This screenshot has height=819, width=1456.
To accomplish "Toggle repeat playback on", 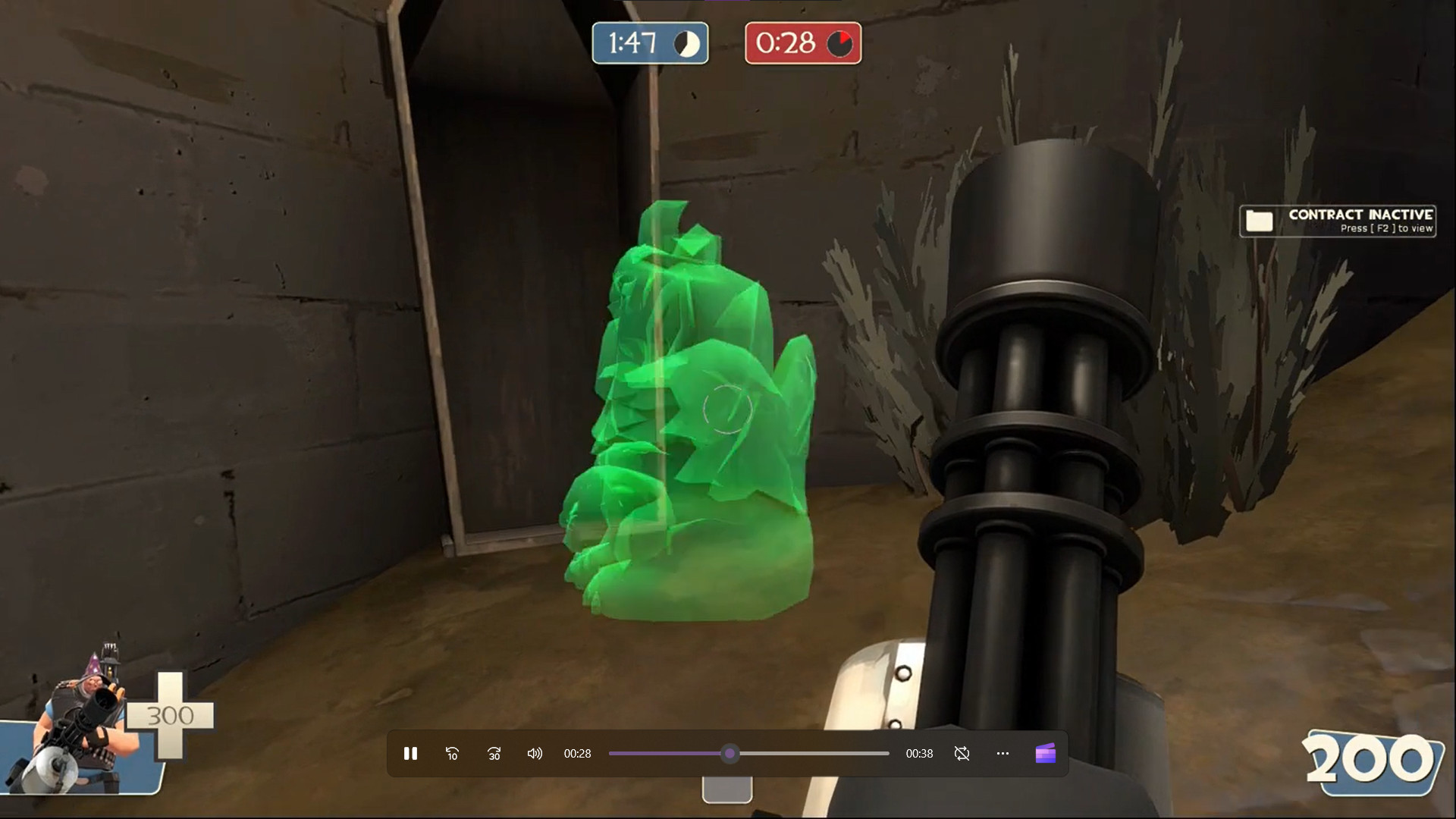I will pos(962,753).
